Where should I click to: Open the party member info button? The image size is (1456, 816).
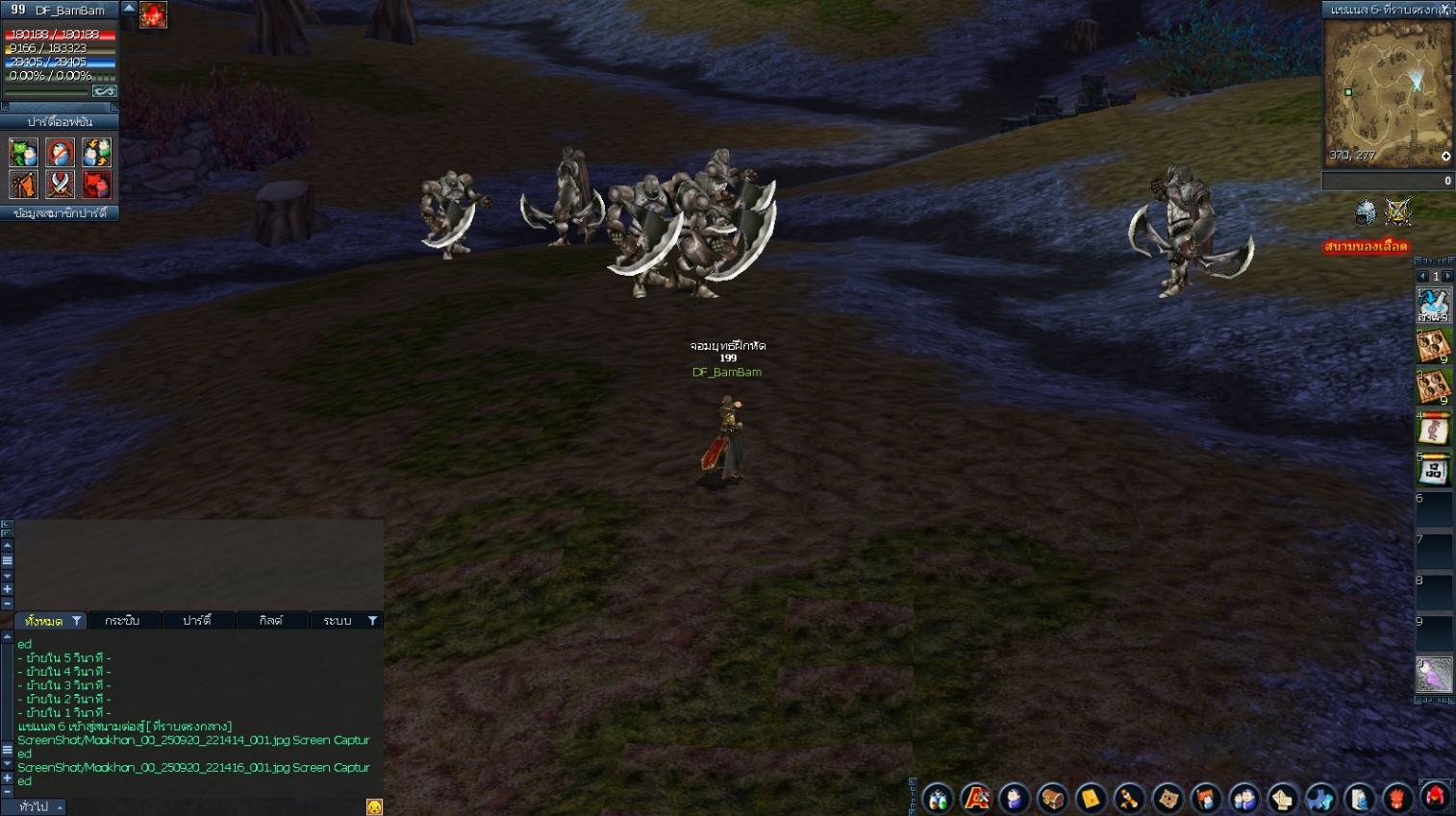point(60,213)
